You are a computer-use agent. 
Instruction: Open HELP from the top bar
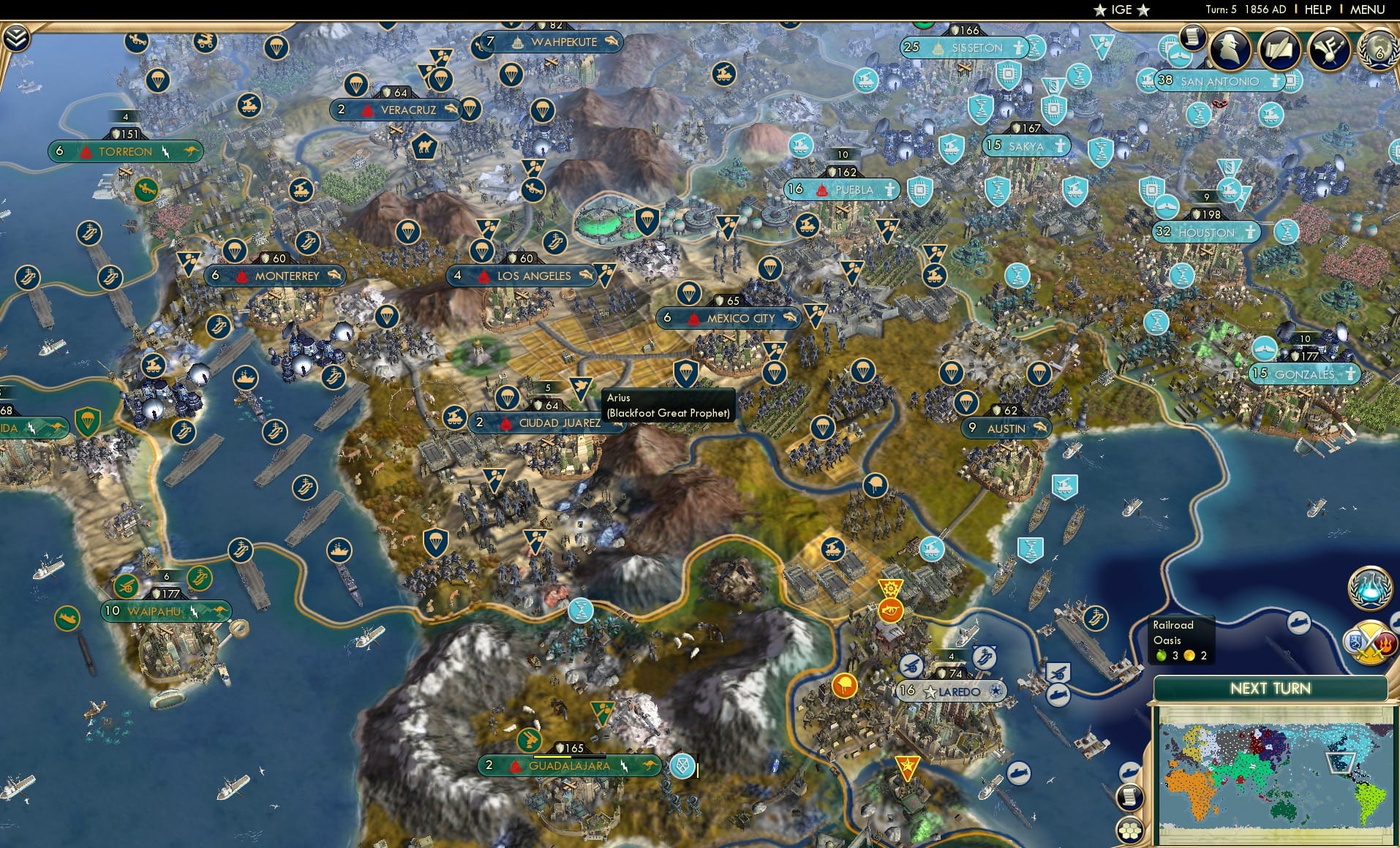pyautogui.click(x=1317, y=10)
